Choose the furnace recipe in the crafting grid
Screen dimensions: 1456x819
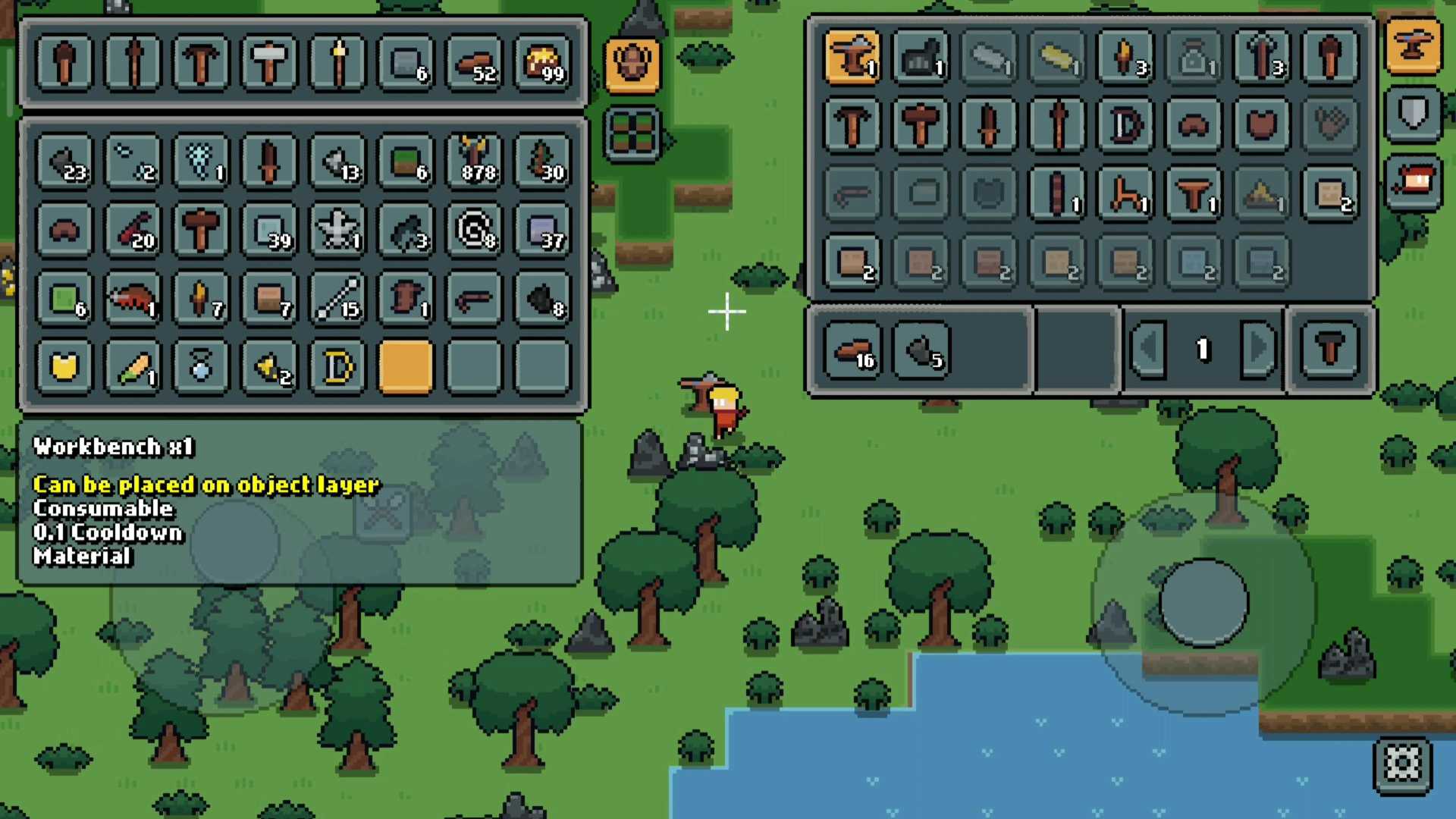coord(921,57)
